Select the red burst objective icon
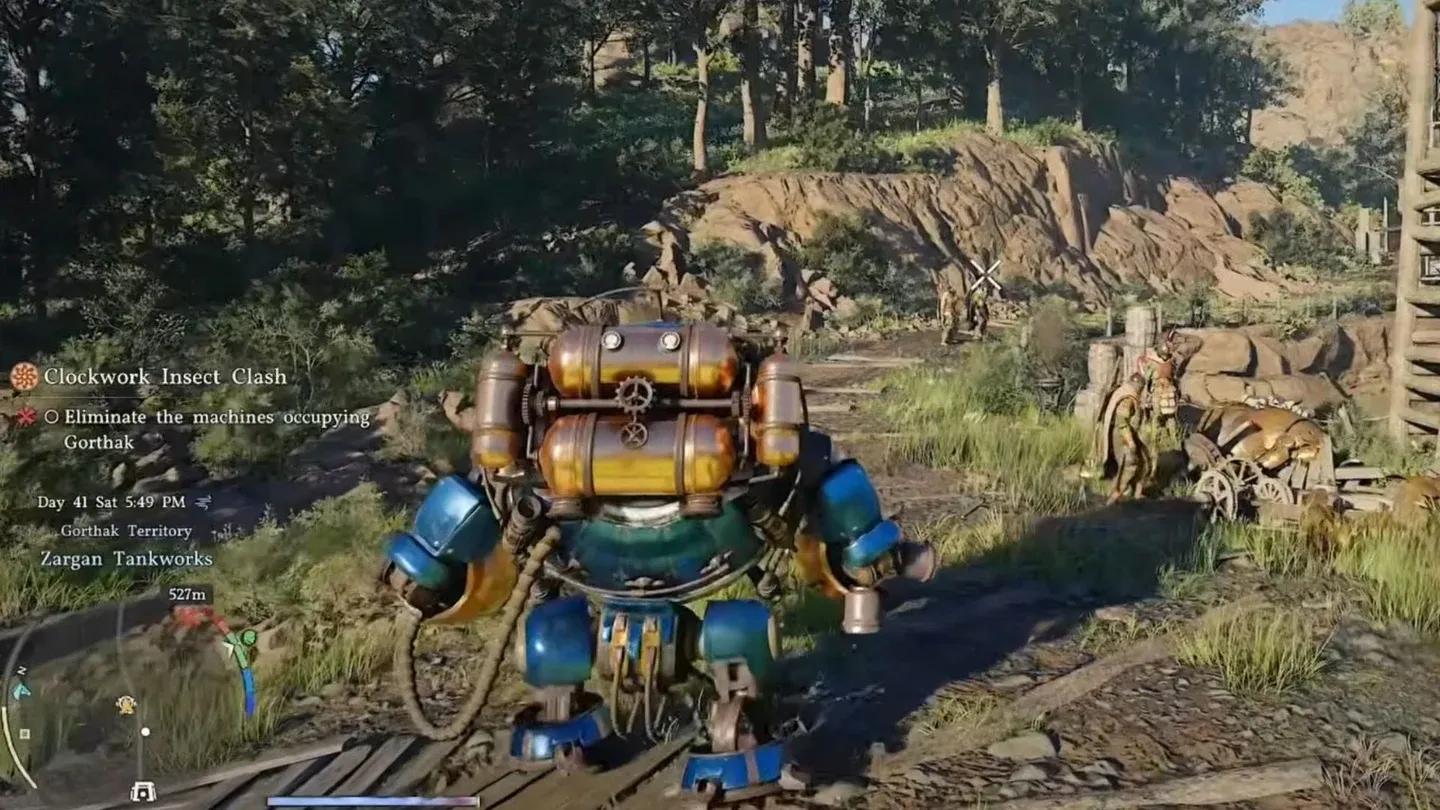This screenshot has height=810, width=1440. (25, 416)
